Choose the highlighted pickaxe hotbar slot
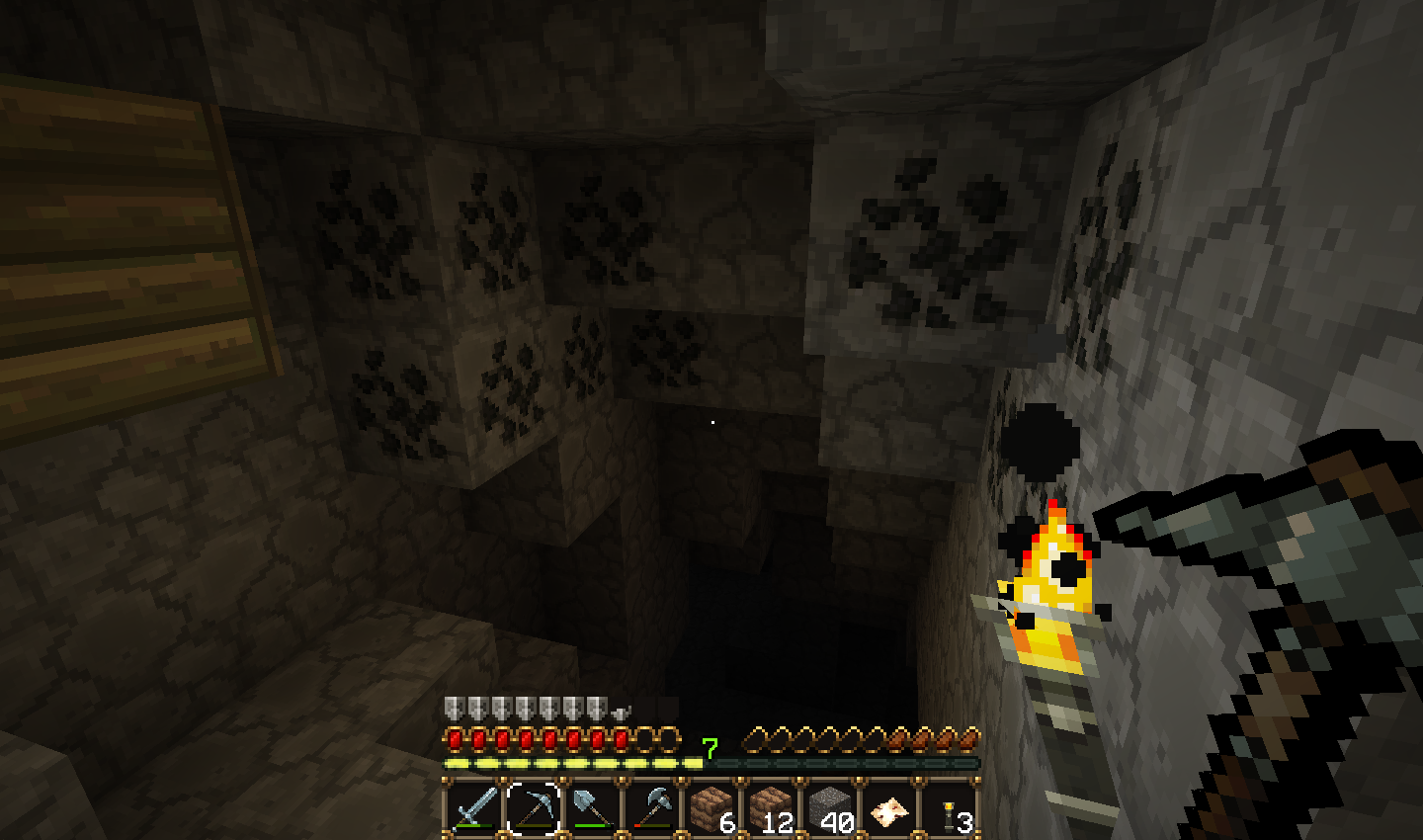 point(533,808)
